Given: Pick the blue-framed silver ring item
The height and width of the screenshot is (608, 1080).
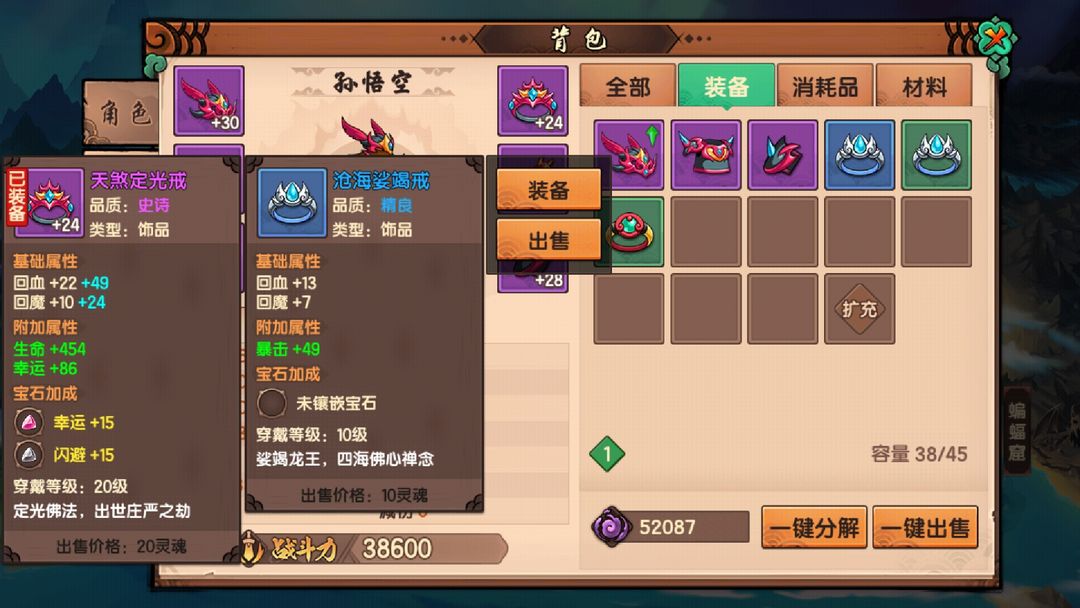Looking at the screenshot, I should click(x=859, y=155).
